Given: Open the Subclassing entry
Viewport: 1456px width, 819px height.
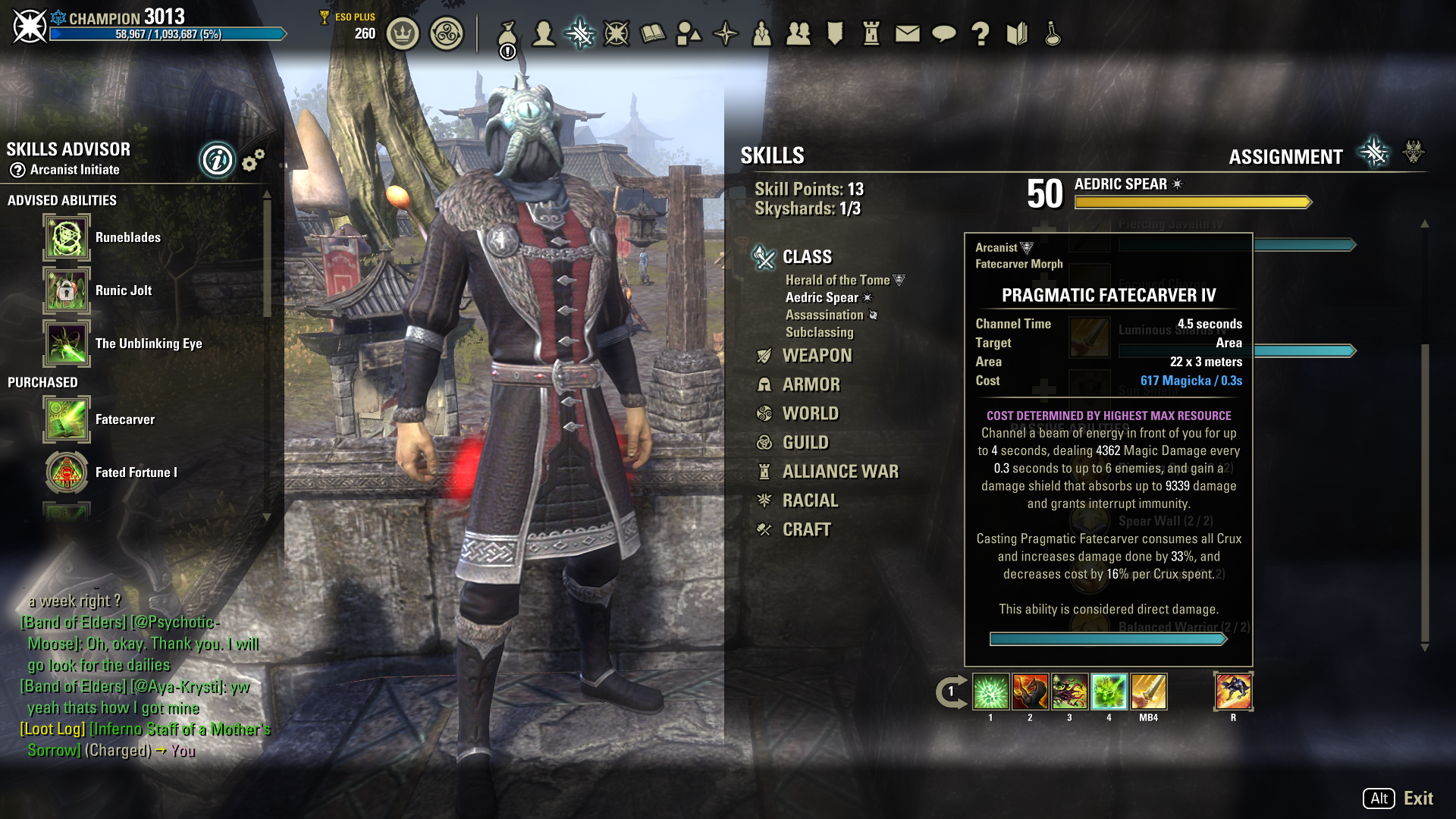Looking at the screenshot, I should (819, 332).
